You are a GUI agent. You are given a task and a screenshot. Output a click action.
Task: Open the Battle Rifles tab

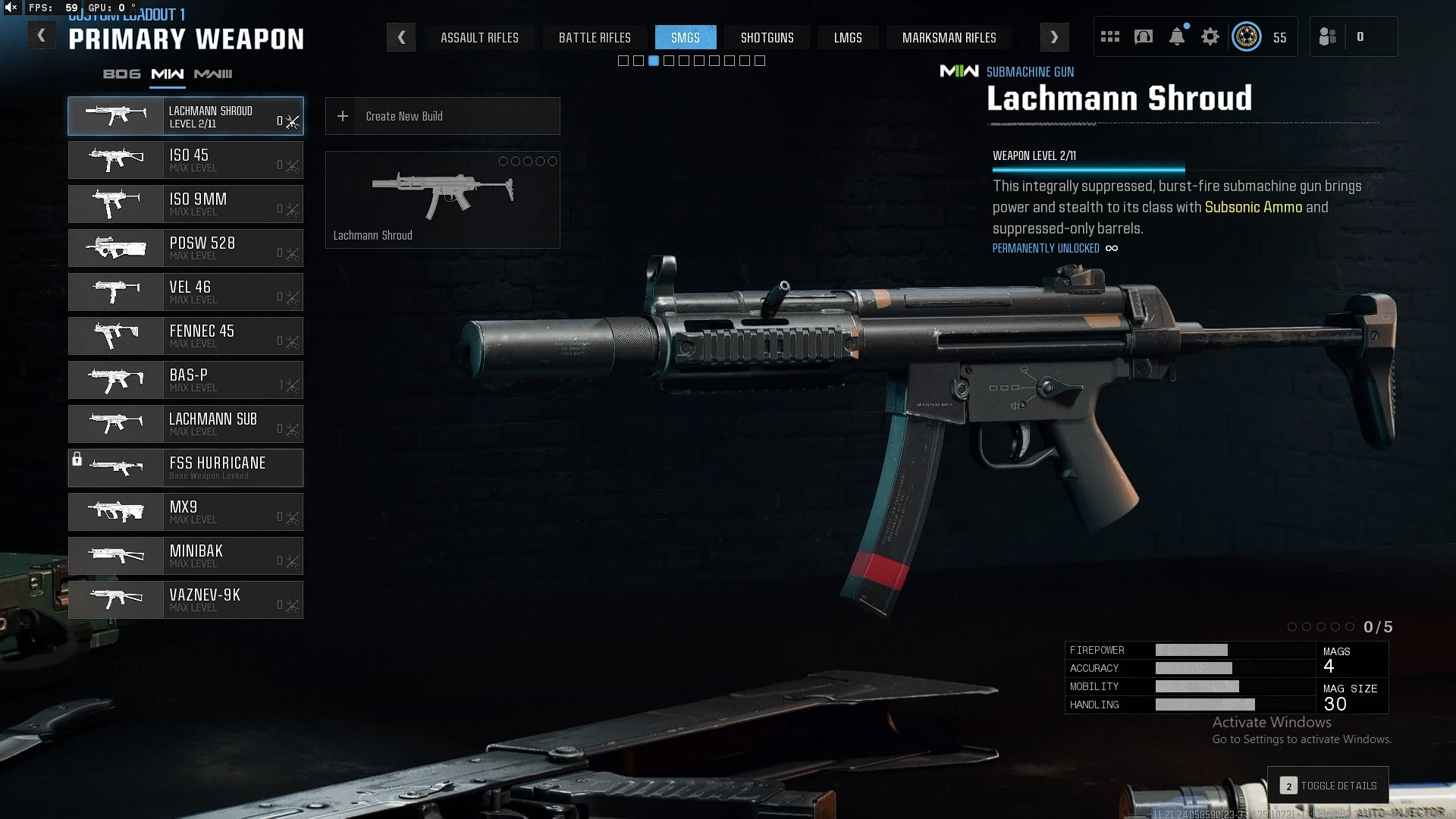click(x=595, y=37)
